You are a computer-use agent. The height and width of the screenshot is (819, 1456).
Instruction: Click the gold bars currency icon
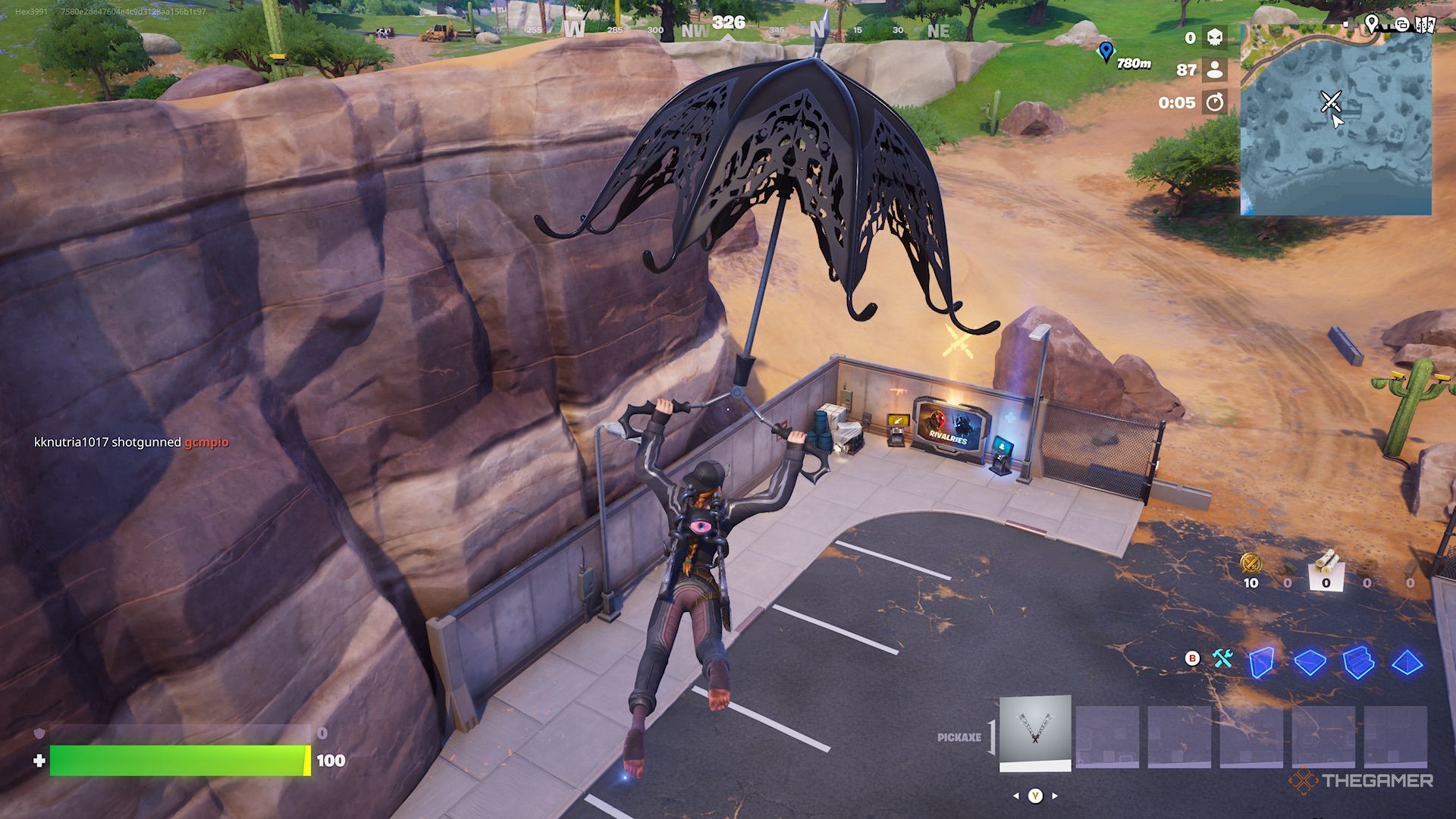point(1250,563)
